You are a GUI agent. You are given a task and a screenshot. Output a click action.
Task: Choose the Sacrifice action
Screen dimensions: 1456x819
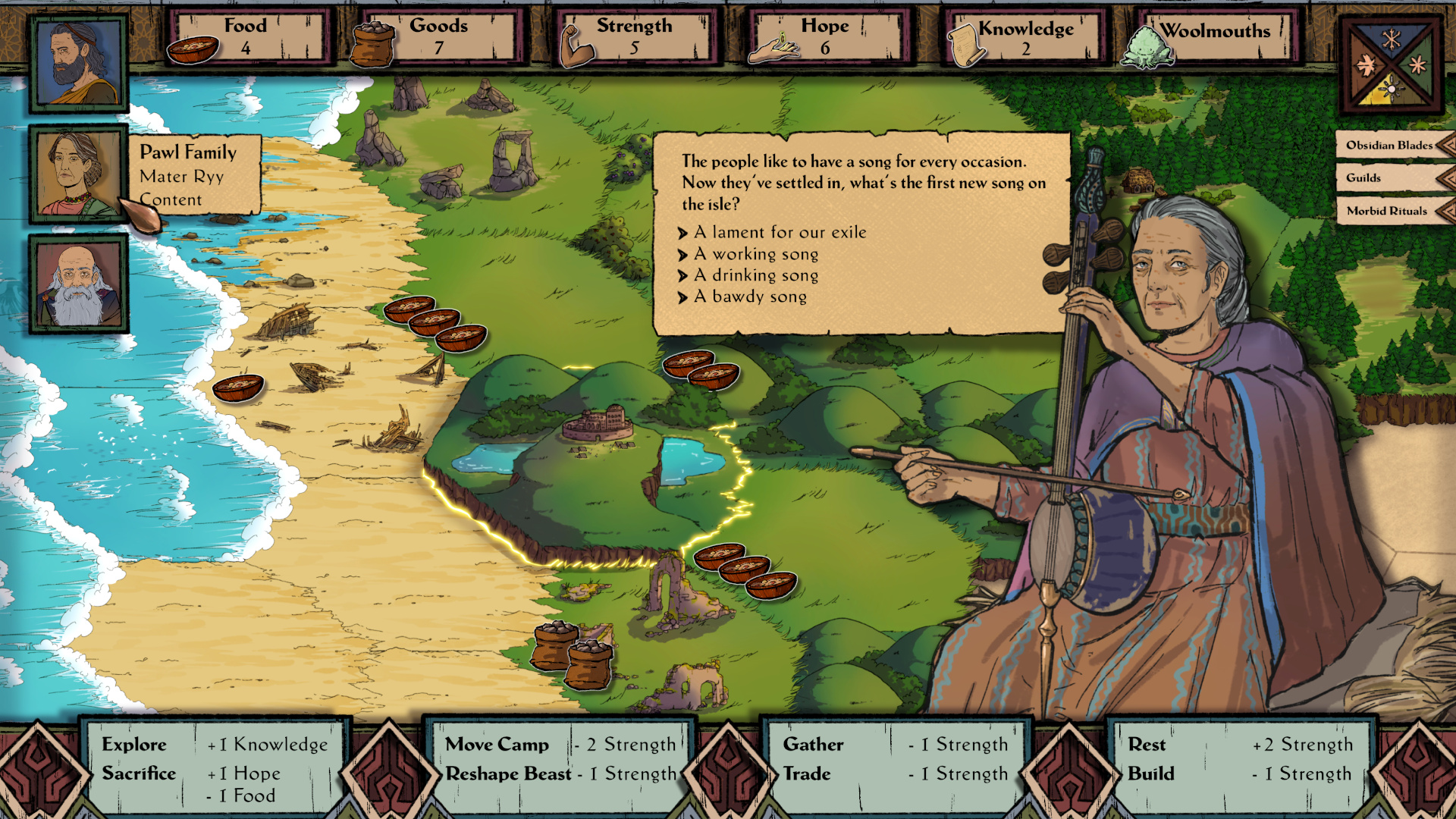click(x=139, y=773)
